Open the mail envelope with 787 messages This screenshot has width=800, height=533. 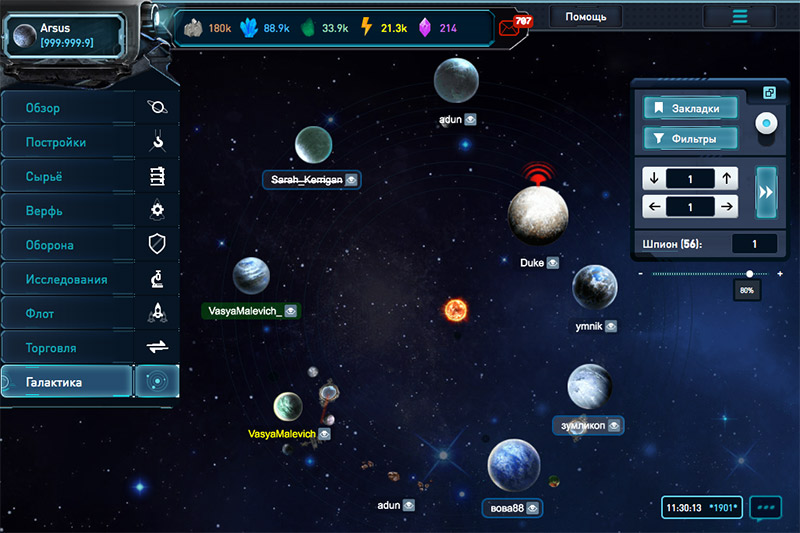(x=512, y=27)
